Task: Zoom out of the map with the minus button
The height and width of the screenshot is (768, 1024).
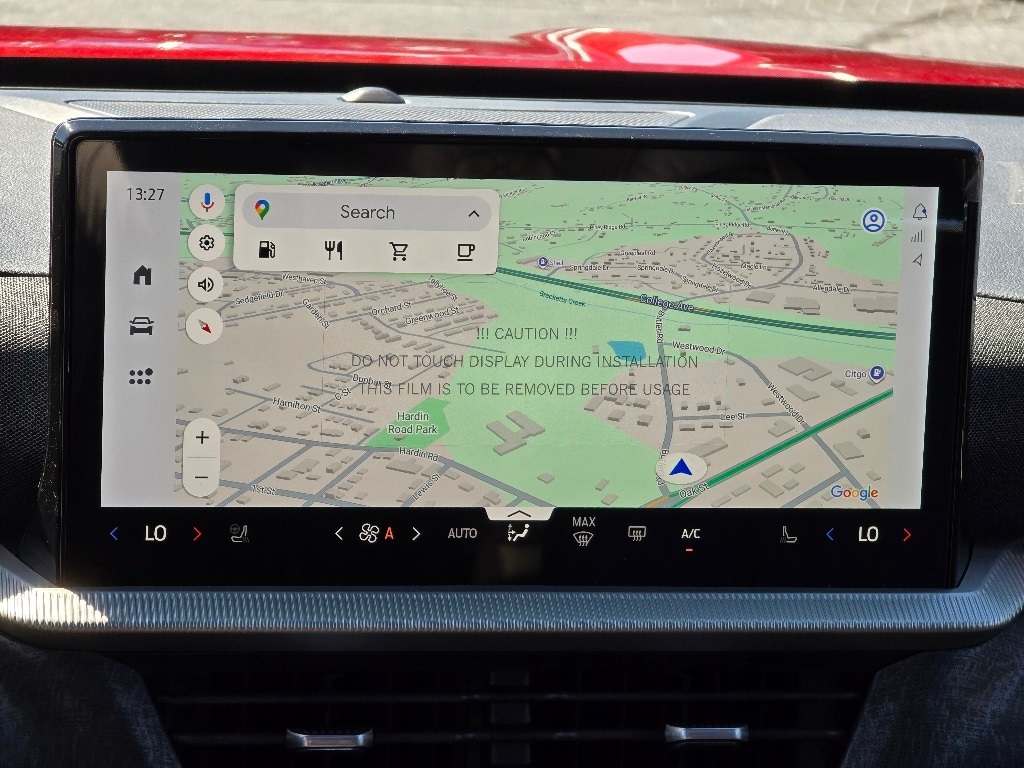Action: [x=201, y=477]
